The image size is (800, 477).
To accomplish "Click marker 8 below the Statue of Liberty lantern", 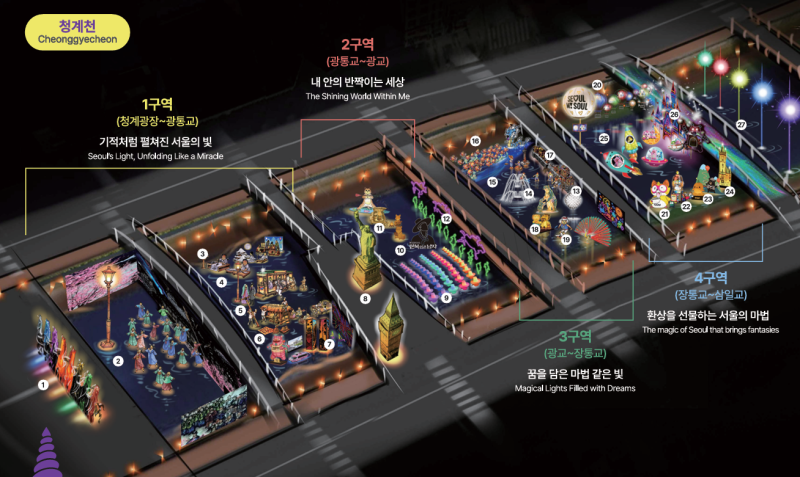I will tap(365, 299).
